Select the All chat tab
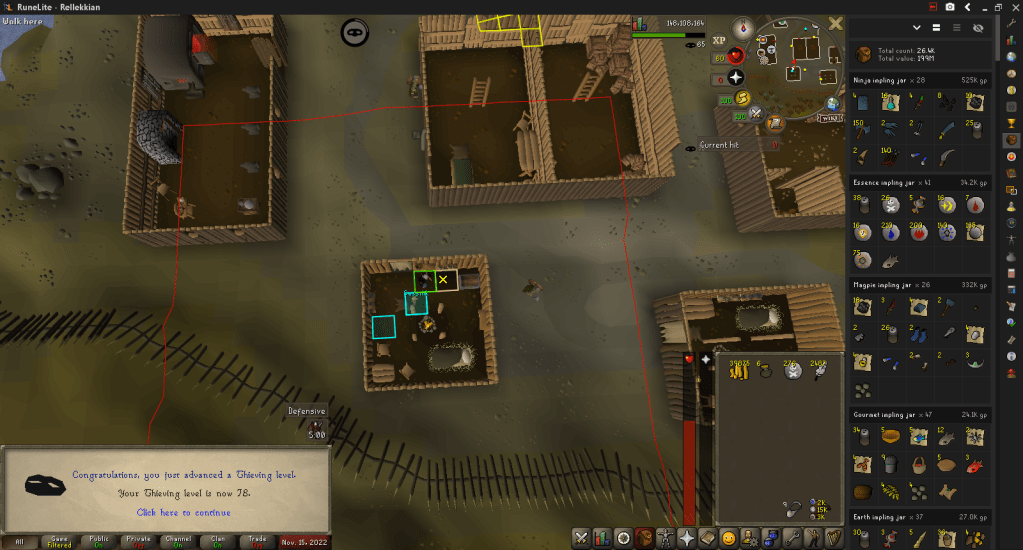Image resolution: width=1023 pixels, height=550 pixels. pos(19,541)
